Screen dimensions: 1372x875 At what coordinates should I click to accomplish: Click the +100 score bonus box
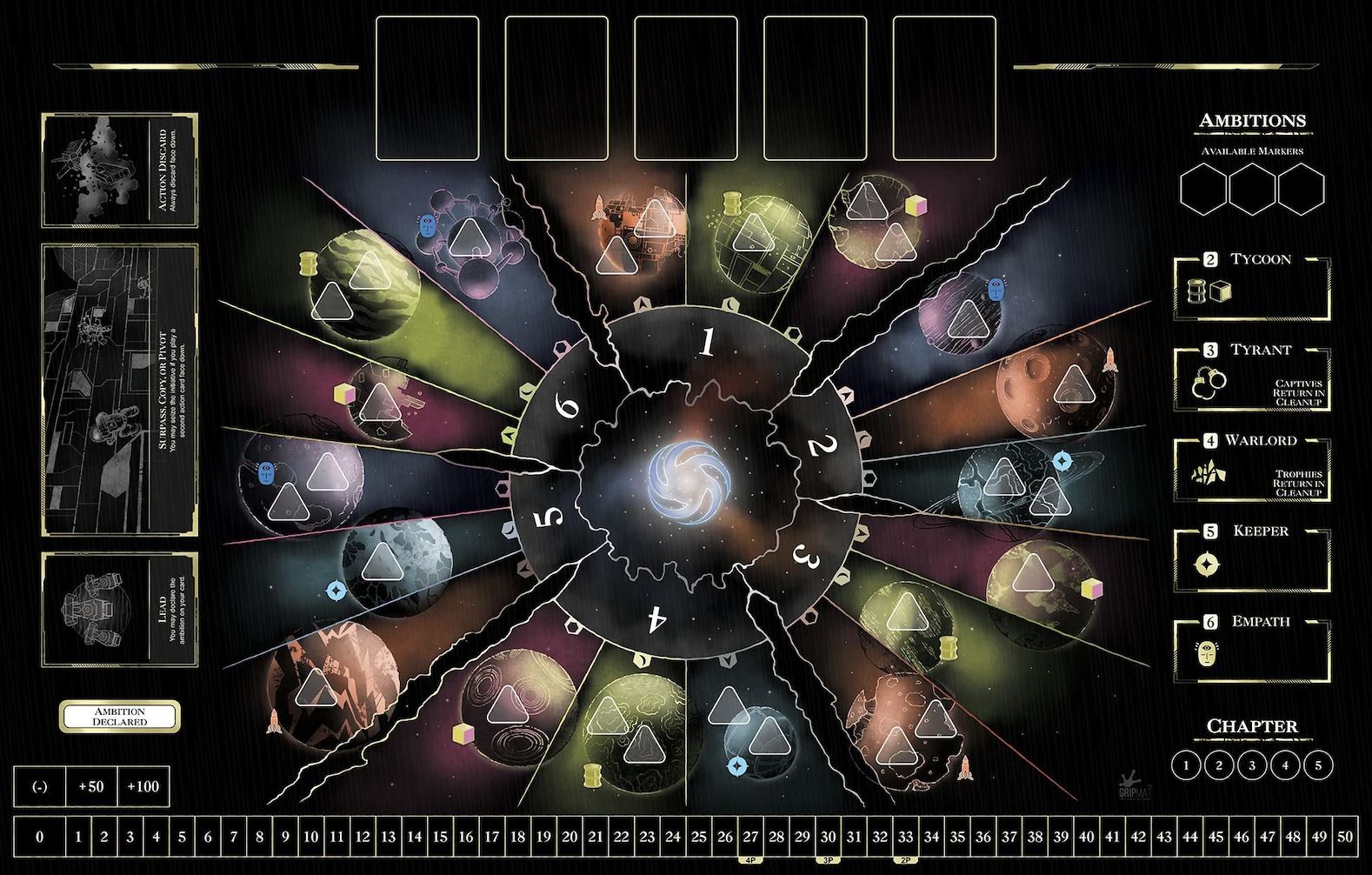(143, 787)
